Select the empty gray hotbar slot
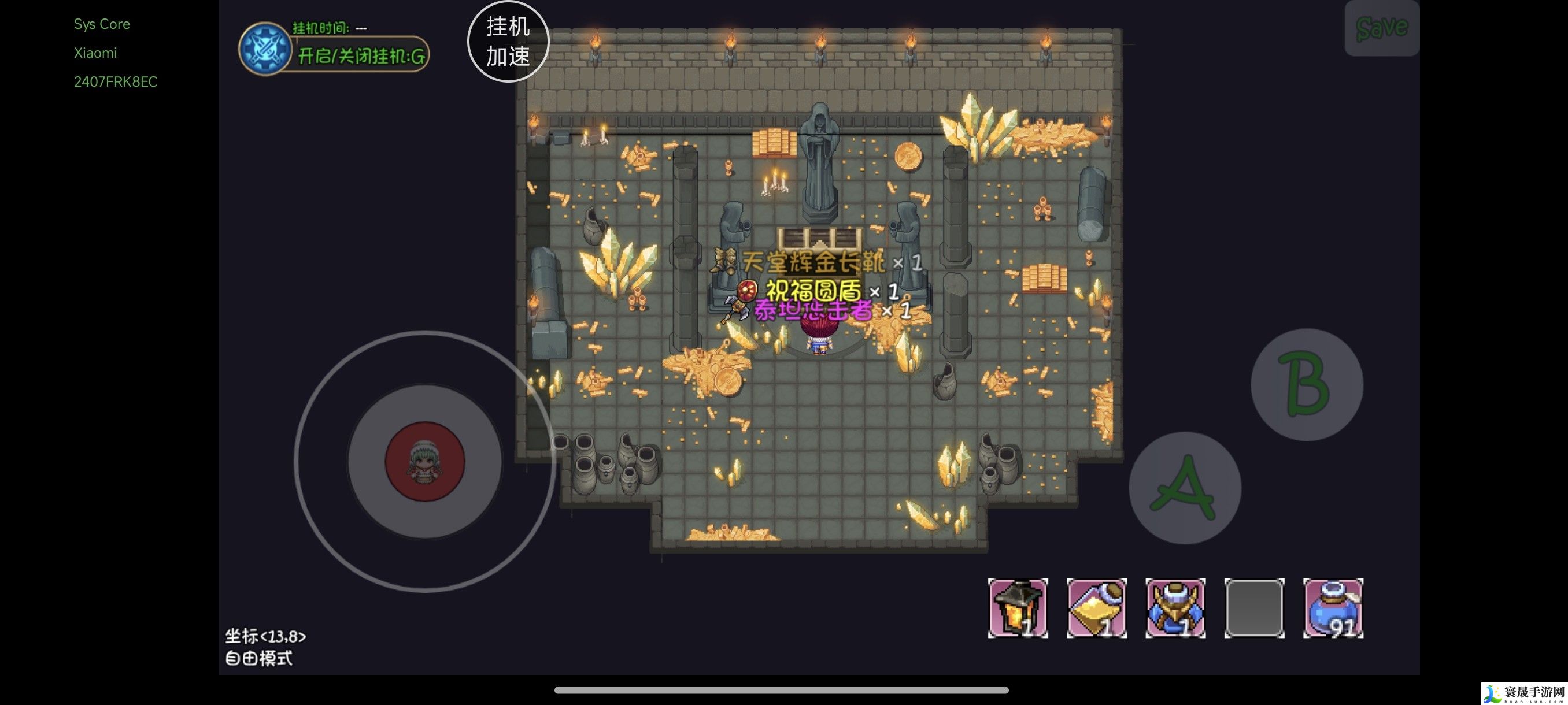Viewport: 1568px width, 705px height. [x=1254, y=608]
